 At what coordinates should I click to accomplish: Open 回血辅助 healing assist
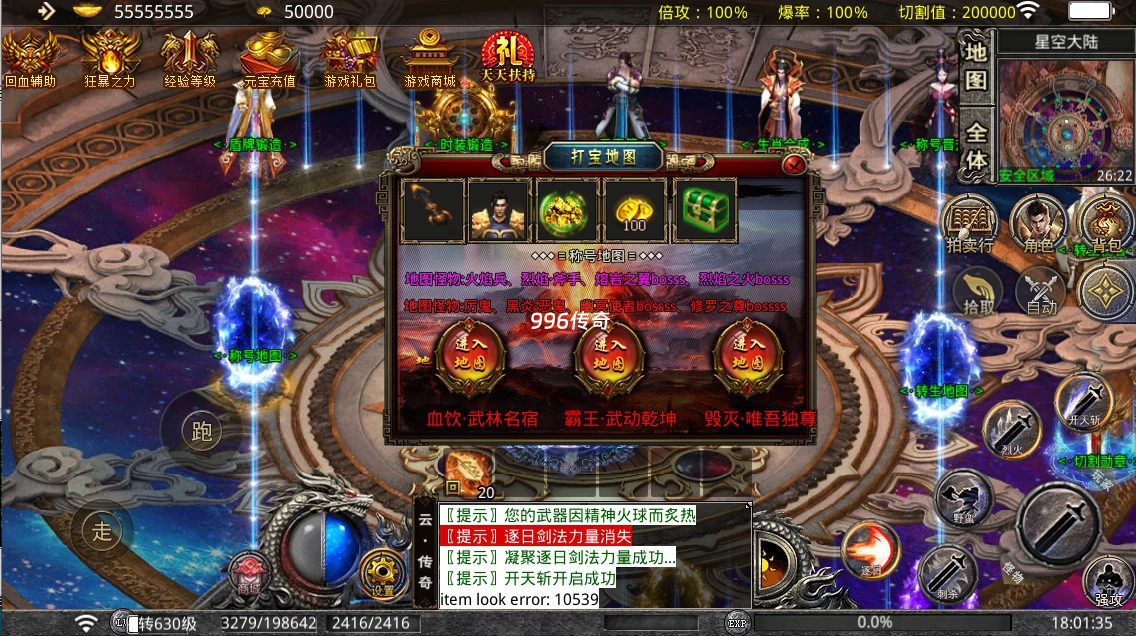[30, 58]
